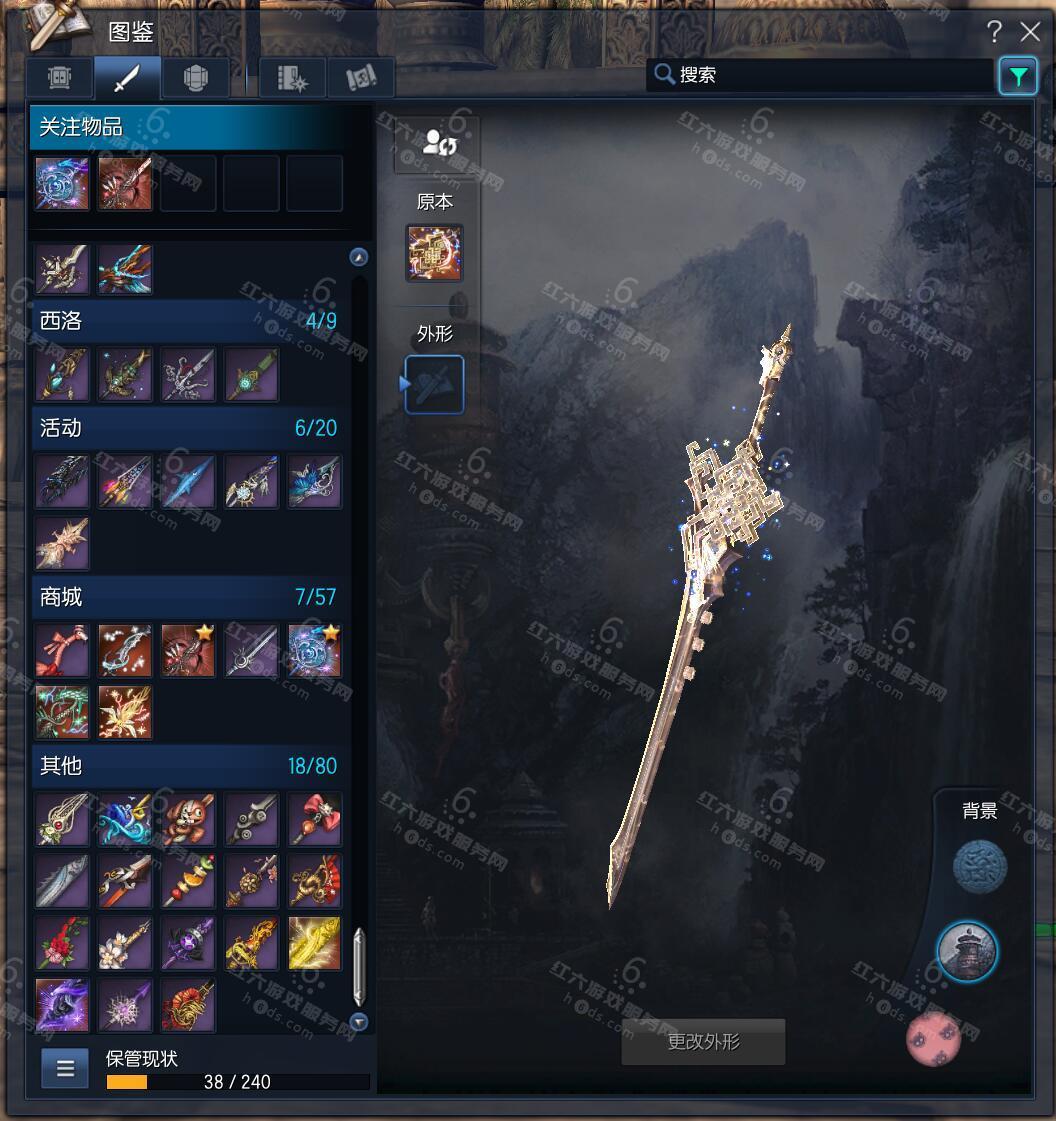
Task: Choose the pink dotted background
Action: pyautogui.click(x=933, y=1039)
